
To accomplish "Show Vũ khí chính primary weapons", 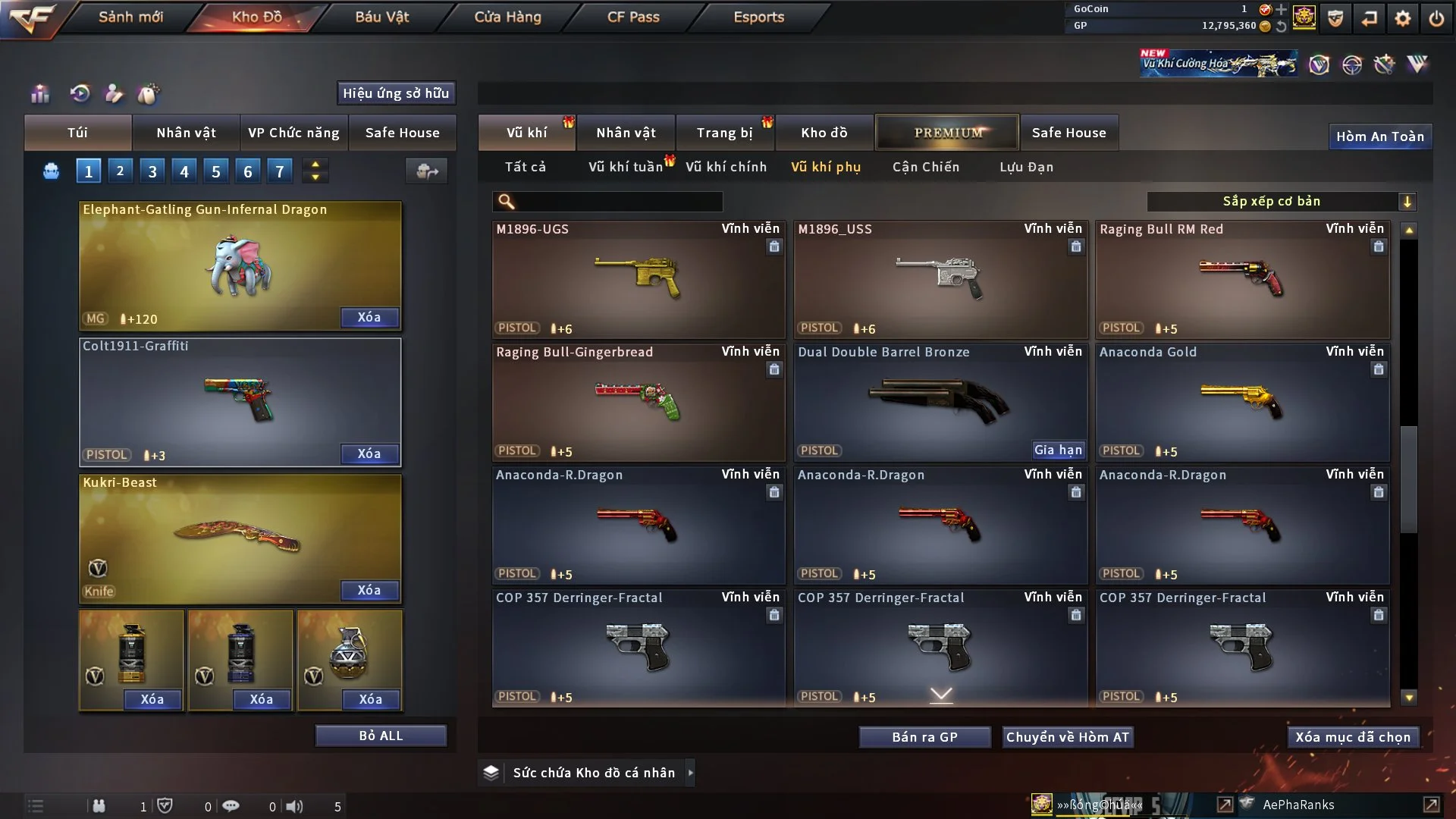I will pos(726,167).
